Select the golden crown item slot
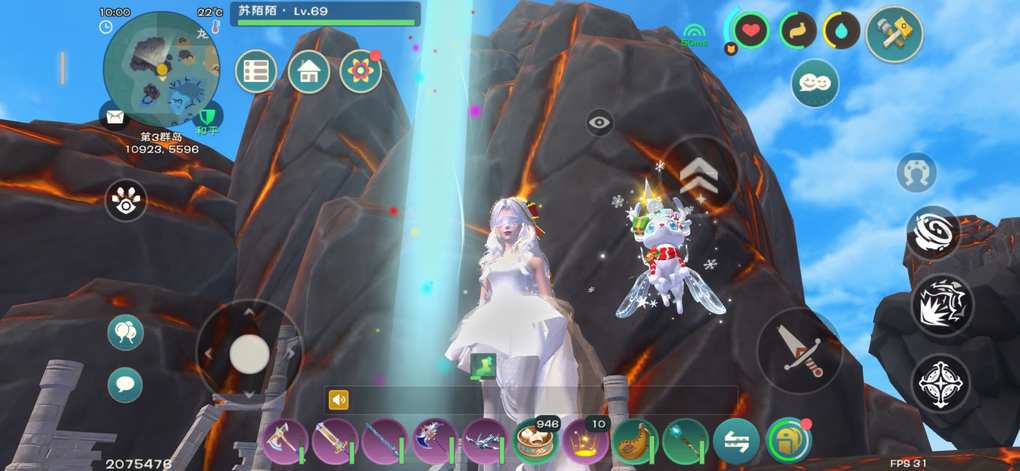Viewport: 1020px width, 471px height. click(x=585, y=441)
